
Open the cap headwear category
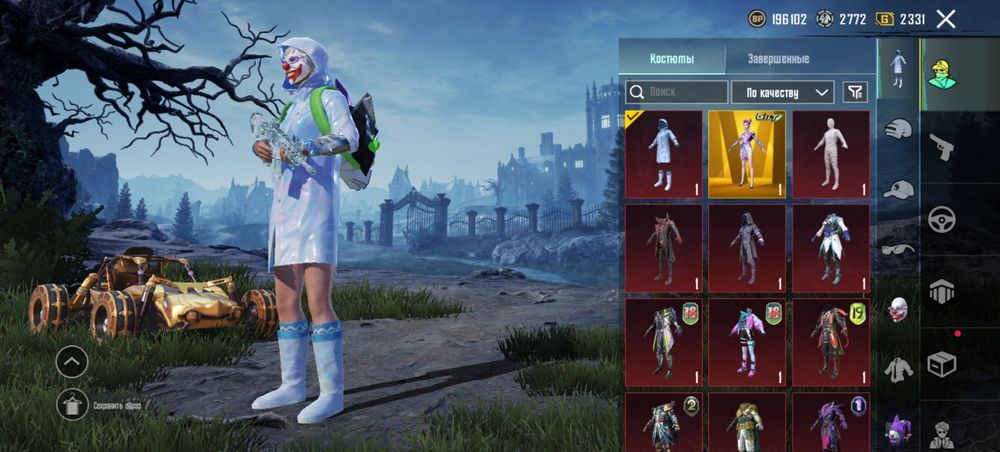[x=899, y=188]
